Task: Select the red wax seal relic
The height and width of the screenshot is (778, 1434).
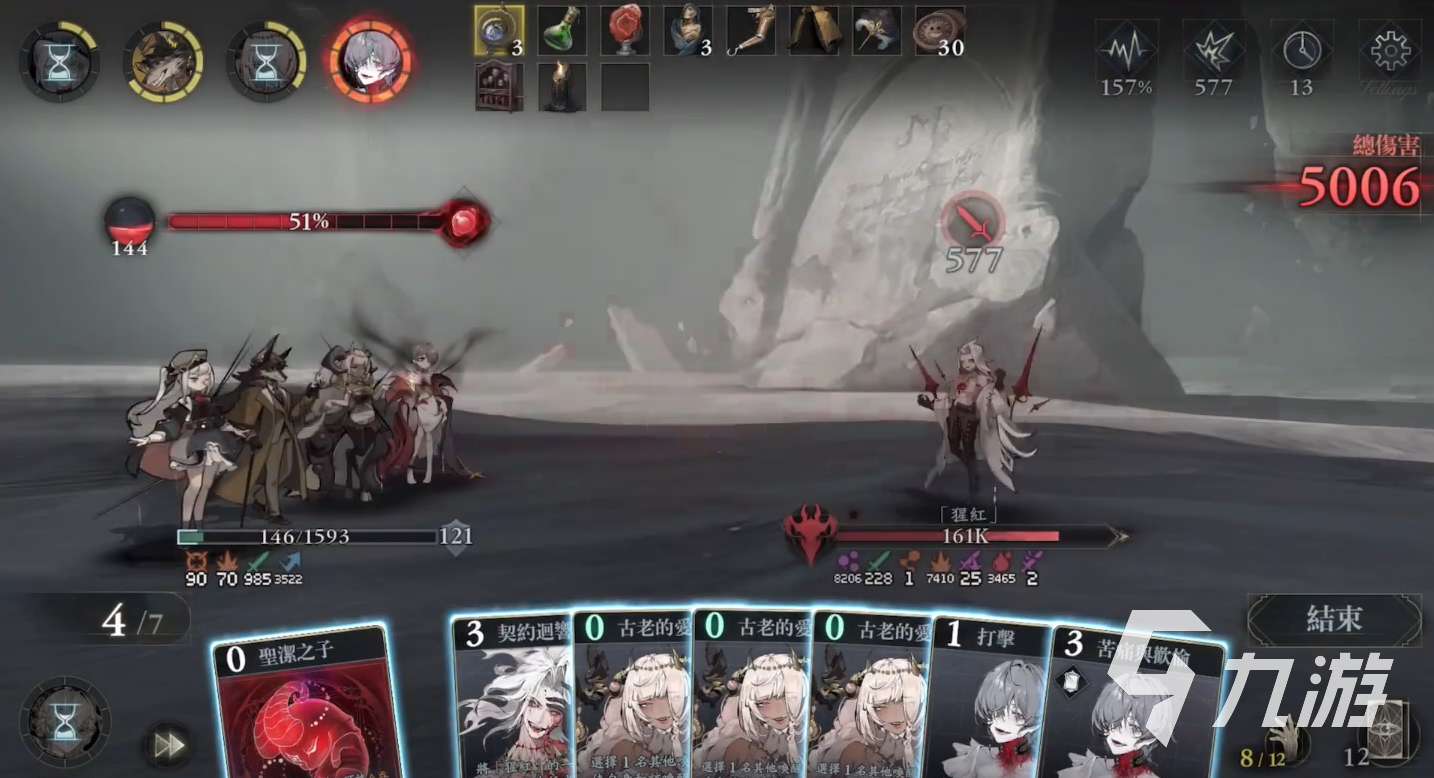Action: click(x=625, y=31)
